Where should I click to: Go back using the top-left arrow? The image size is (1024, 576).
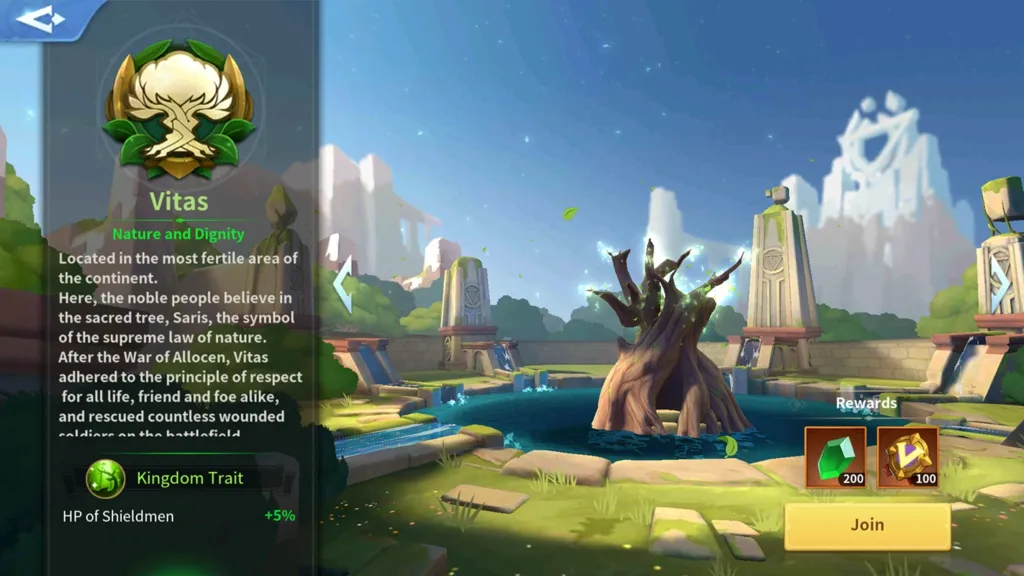pyautogui.click(x=41, y=18)
